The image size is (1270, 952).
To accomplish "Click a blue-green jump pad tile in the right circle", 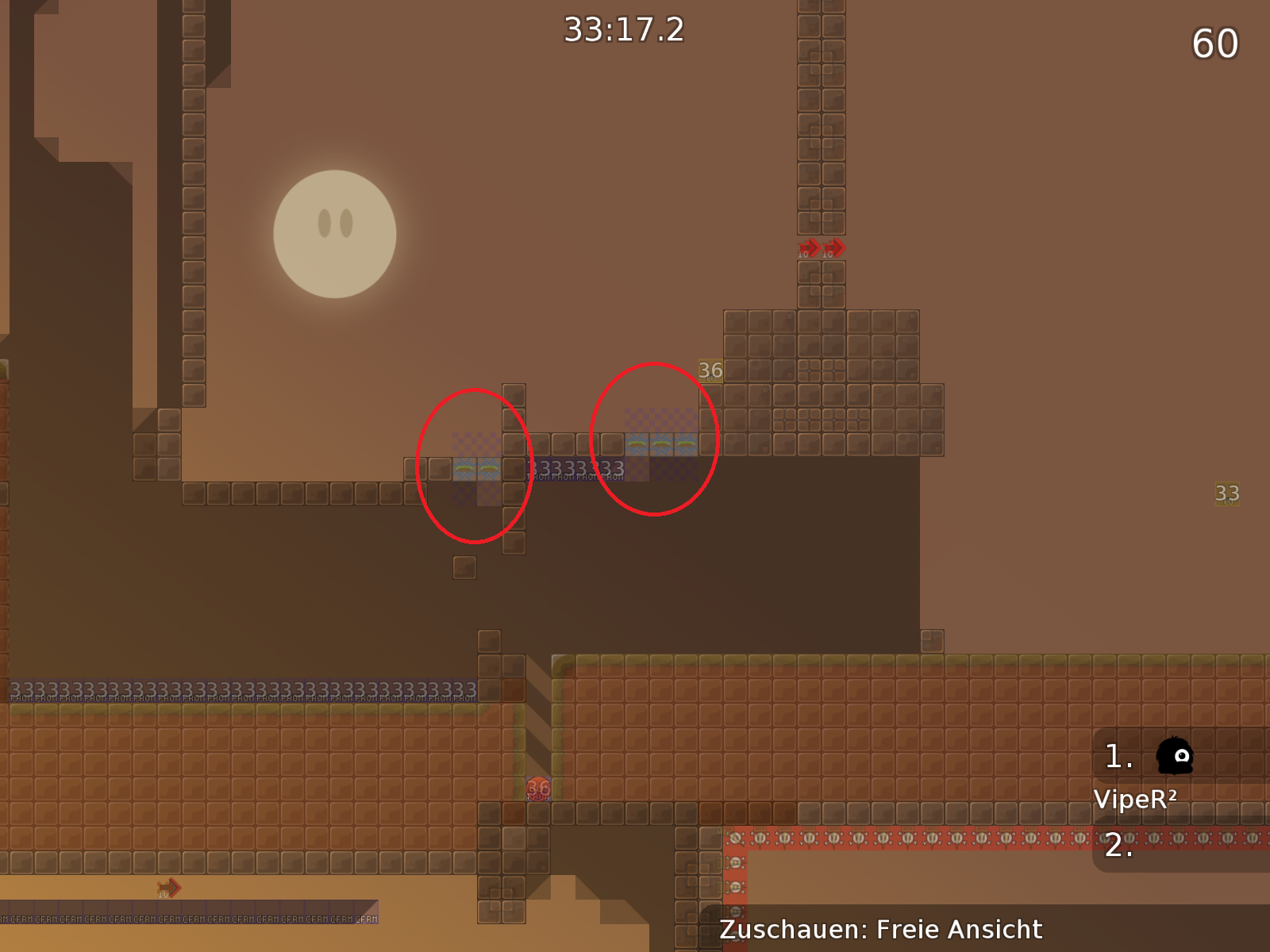I will click(x=661, y=443).
